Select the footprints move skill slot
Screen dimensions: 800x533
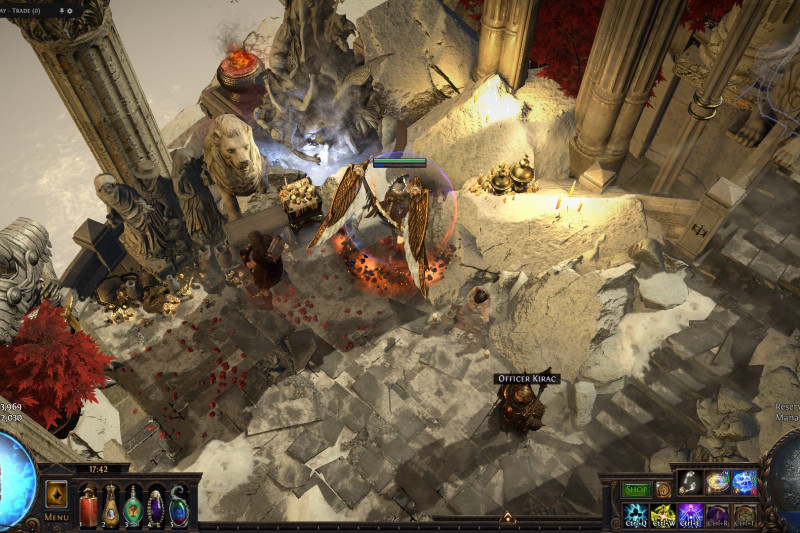click(690, 482)
